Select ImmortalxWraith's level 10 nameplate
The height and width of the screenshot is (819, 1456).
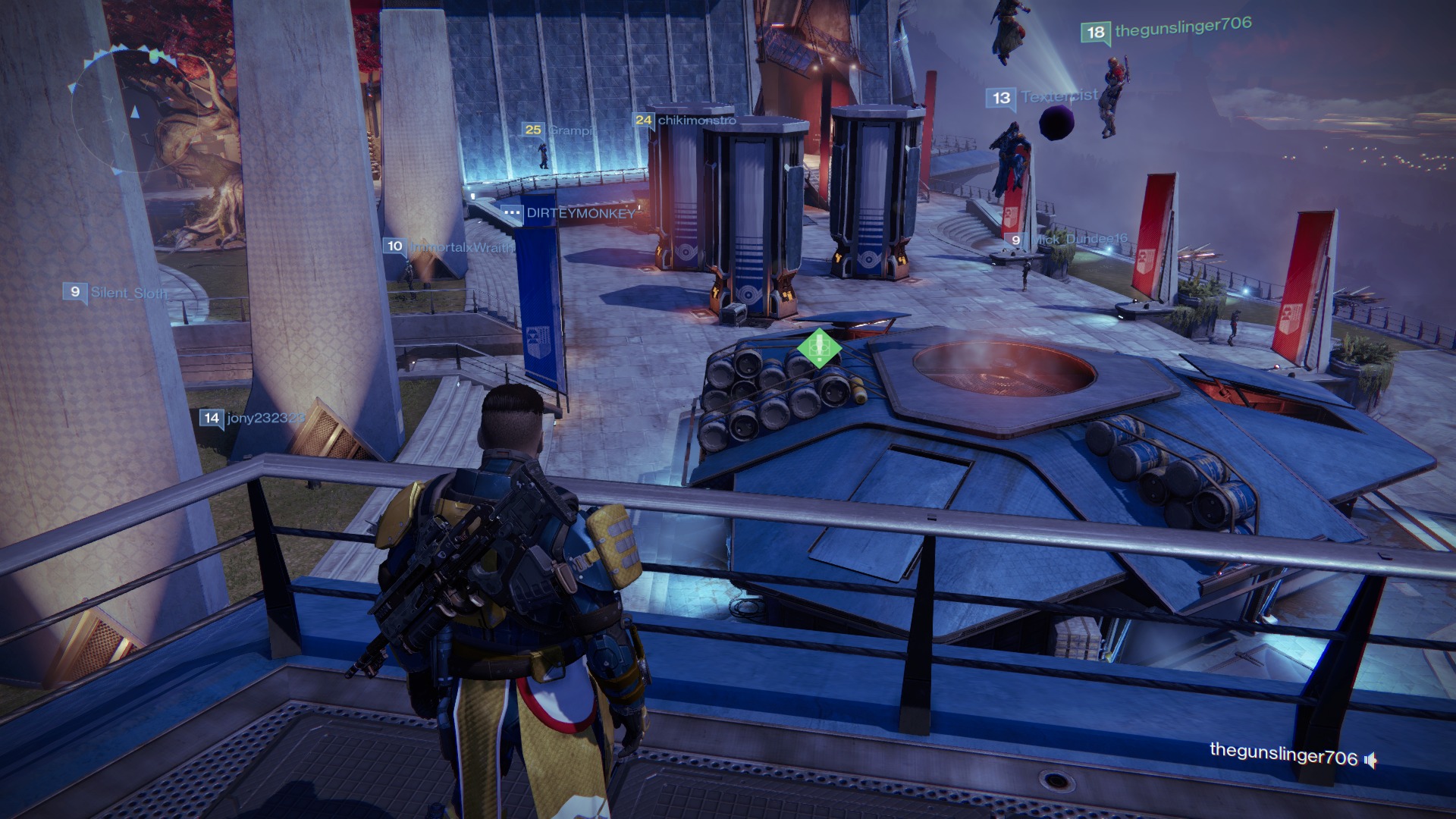(x=449, y=246)
